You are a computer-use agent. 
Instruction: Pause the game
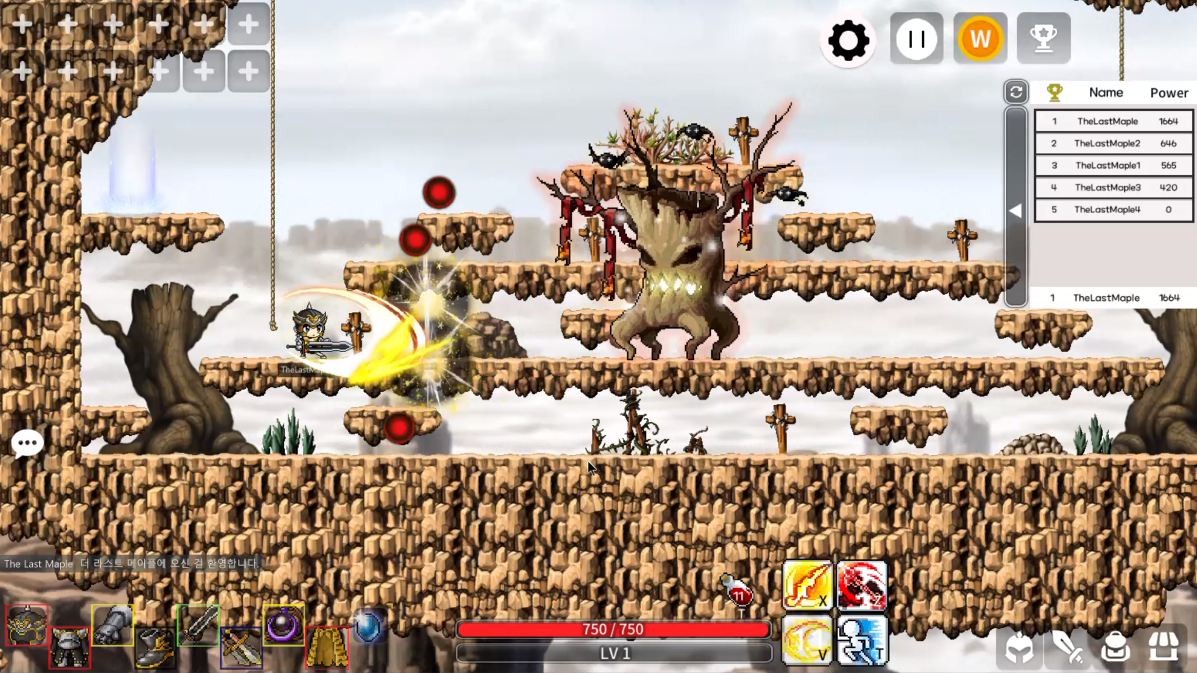click(916, 40)
